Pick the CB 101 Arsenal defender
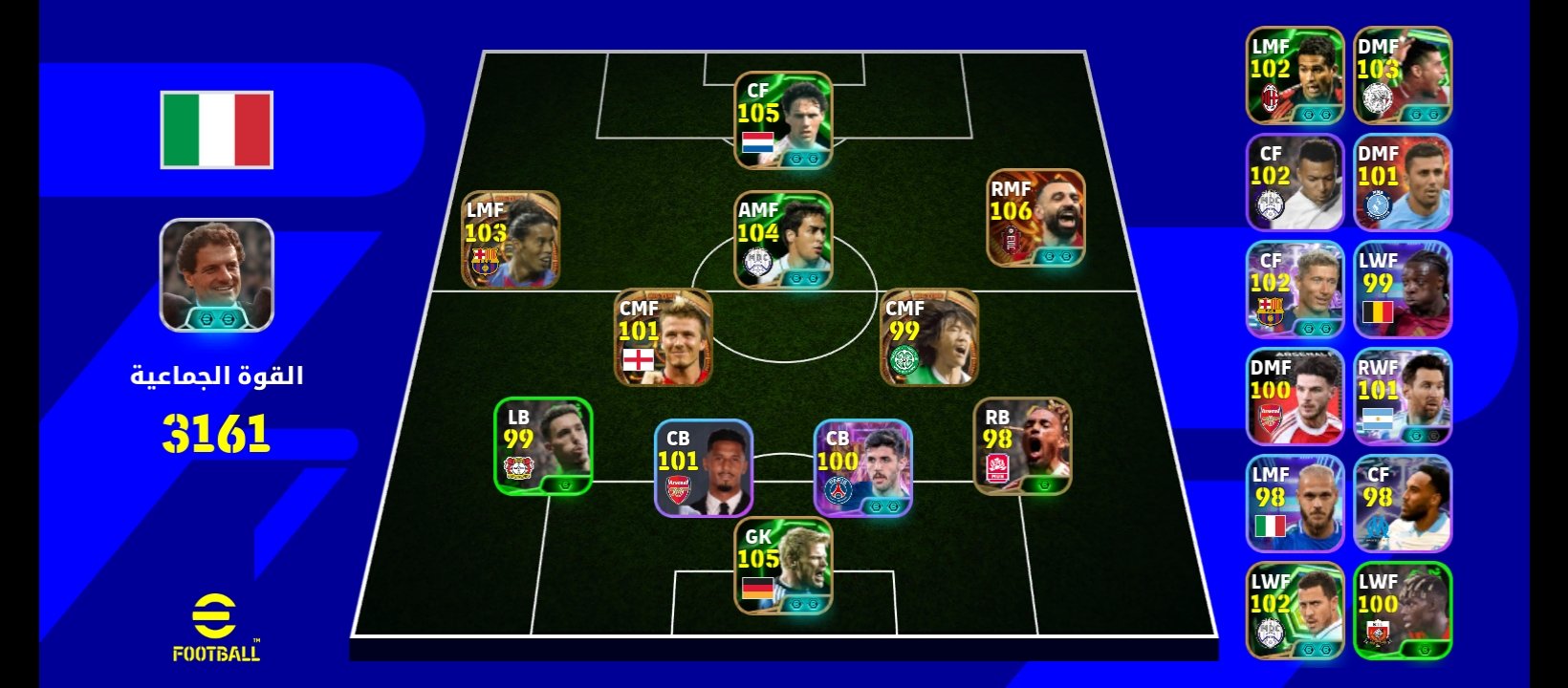Image resolution: width=1568 pixels, height=688 pixels. pyautogui.click(x=704, y=468)
